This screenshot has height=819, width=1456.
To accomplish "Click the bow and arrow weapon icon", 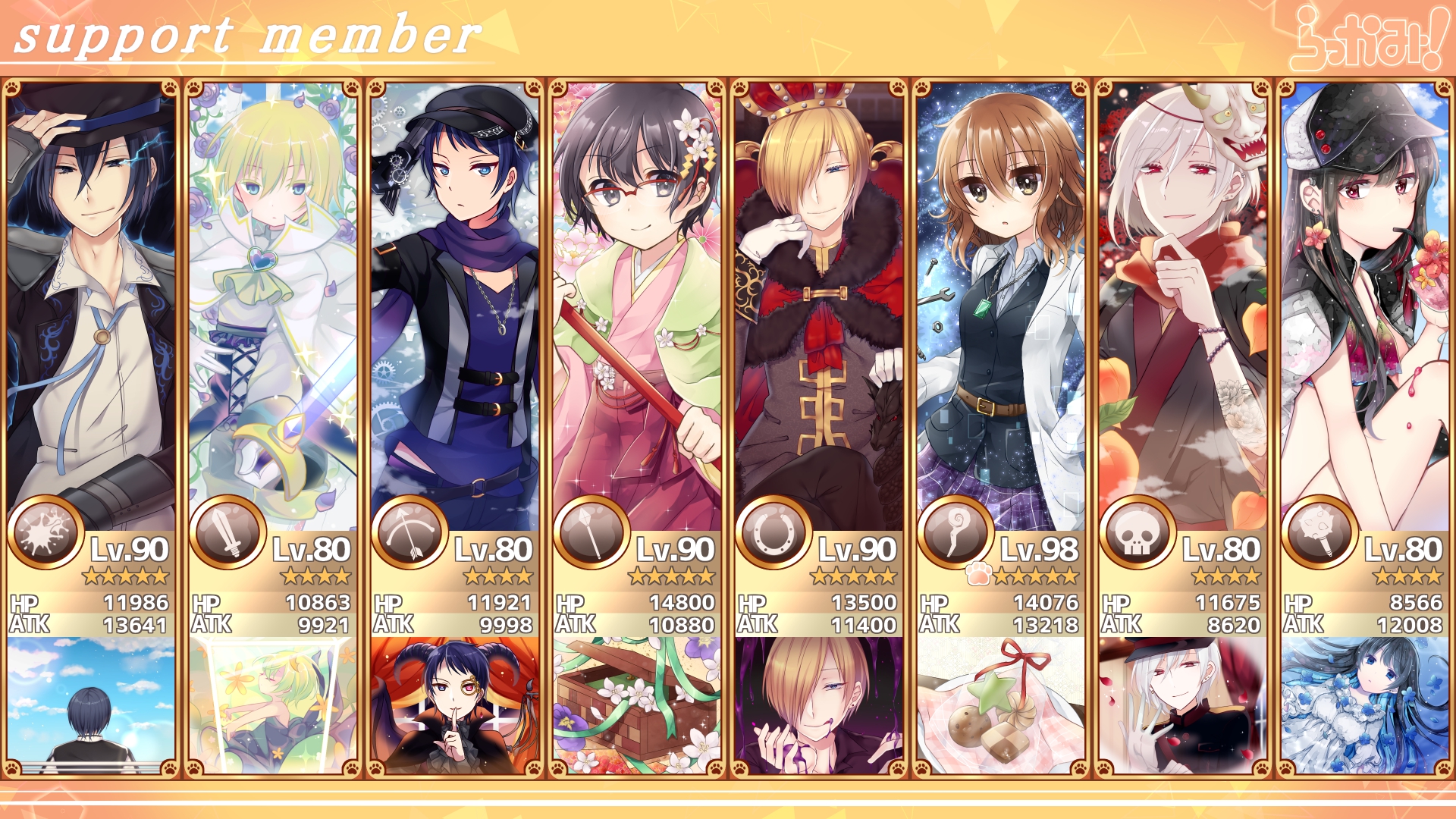I will 409,533.
